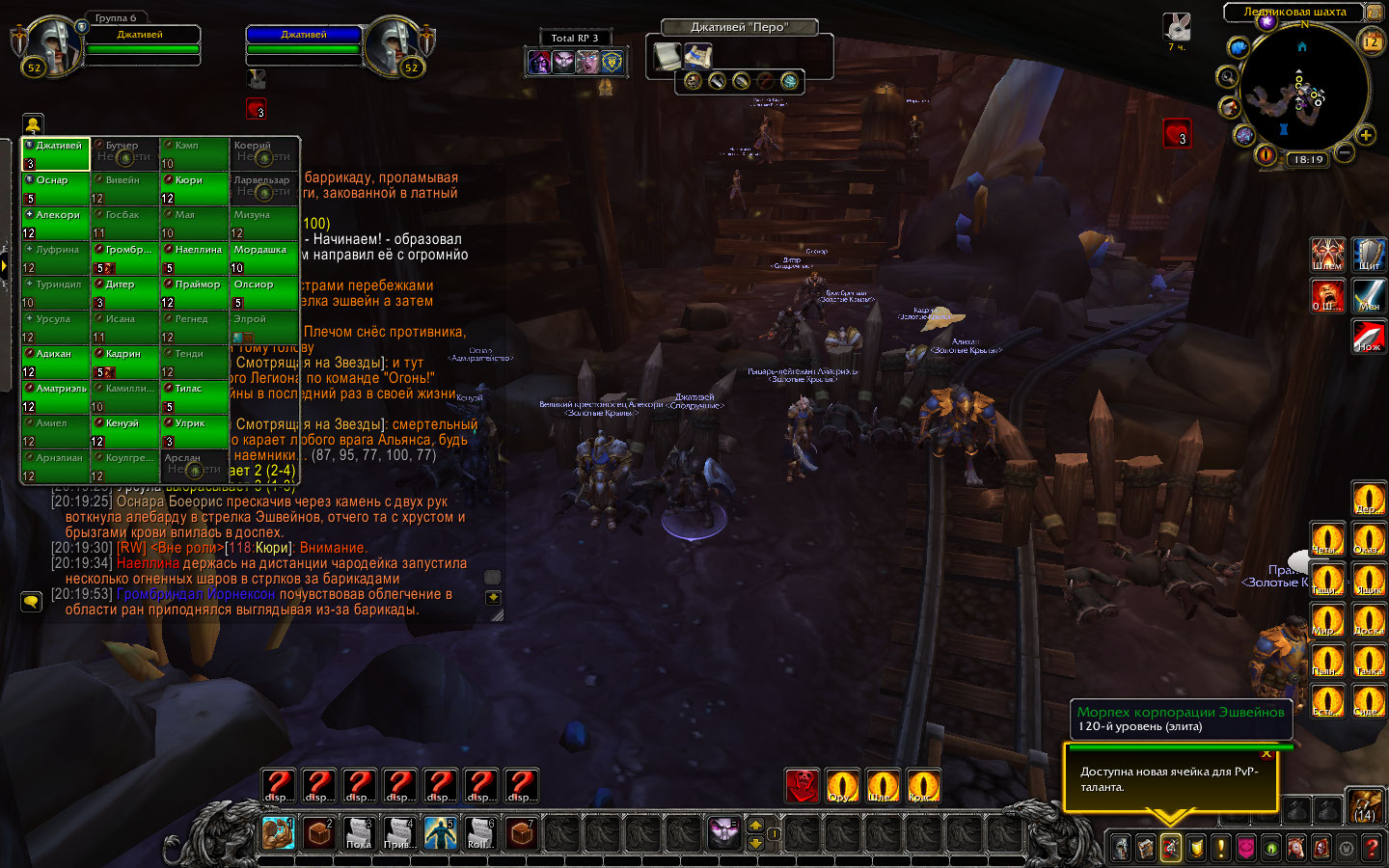Use the Нож knife ability

point(1369,337)
